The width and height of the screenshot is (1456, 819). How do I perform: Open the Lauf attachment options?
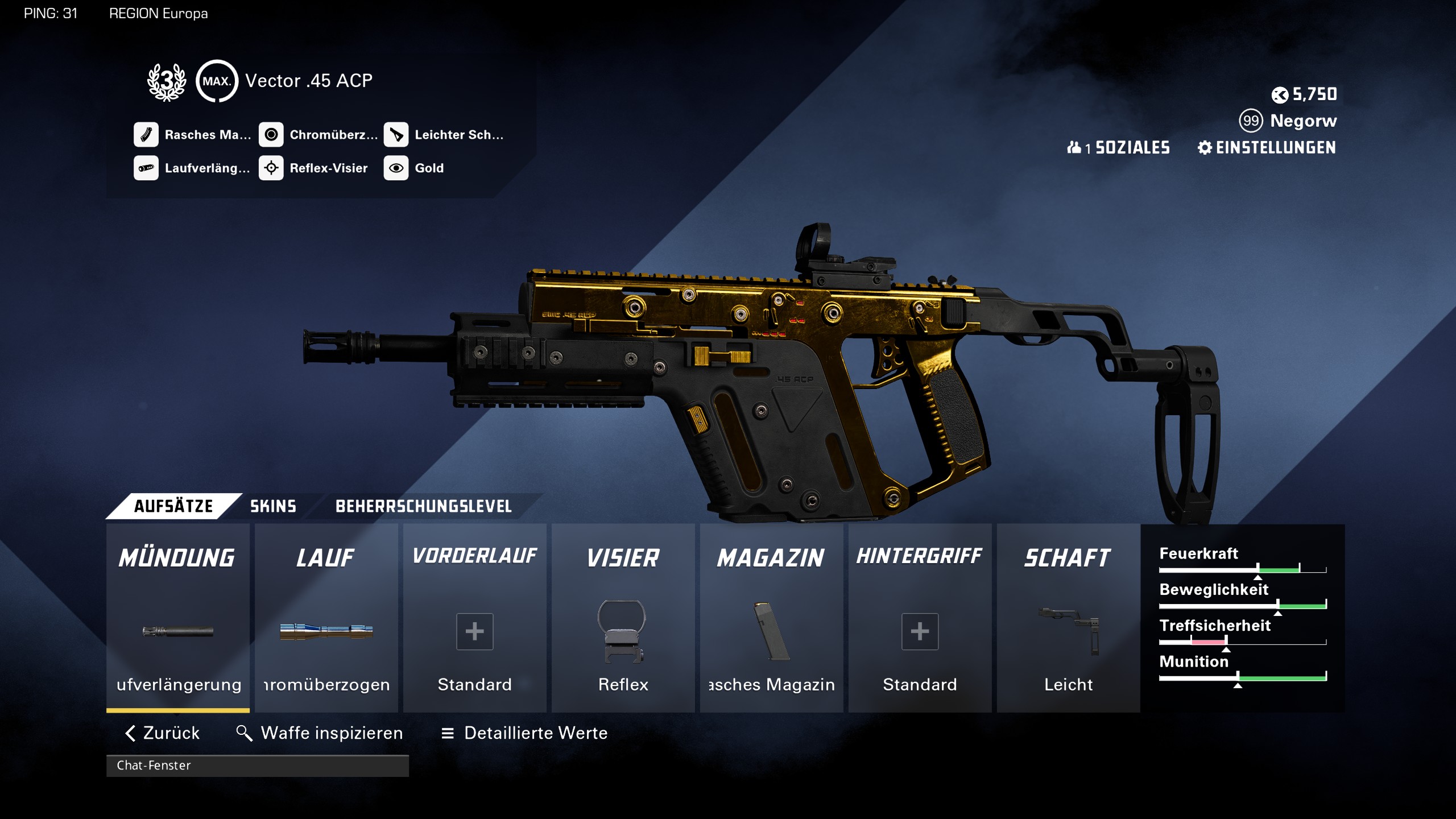[x=326, y=557]
